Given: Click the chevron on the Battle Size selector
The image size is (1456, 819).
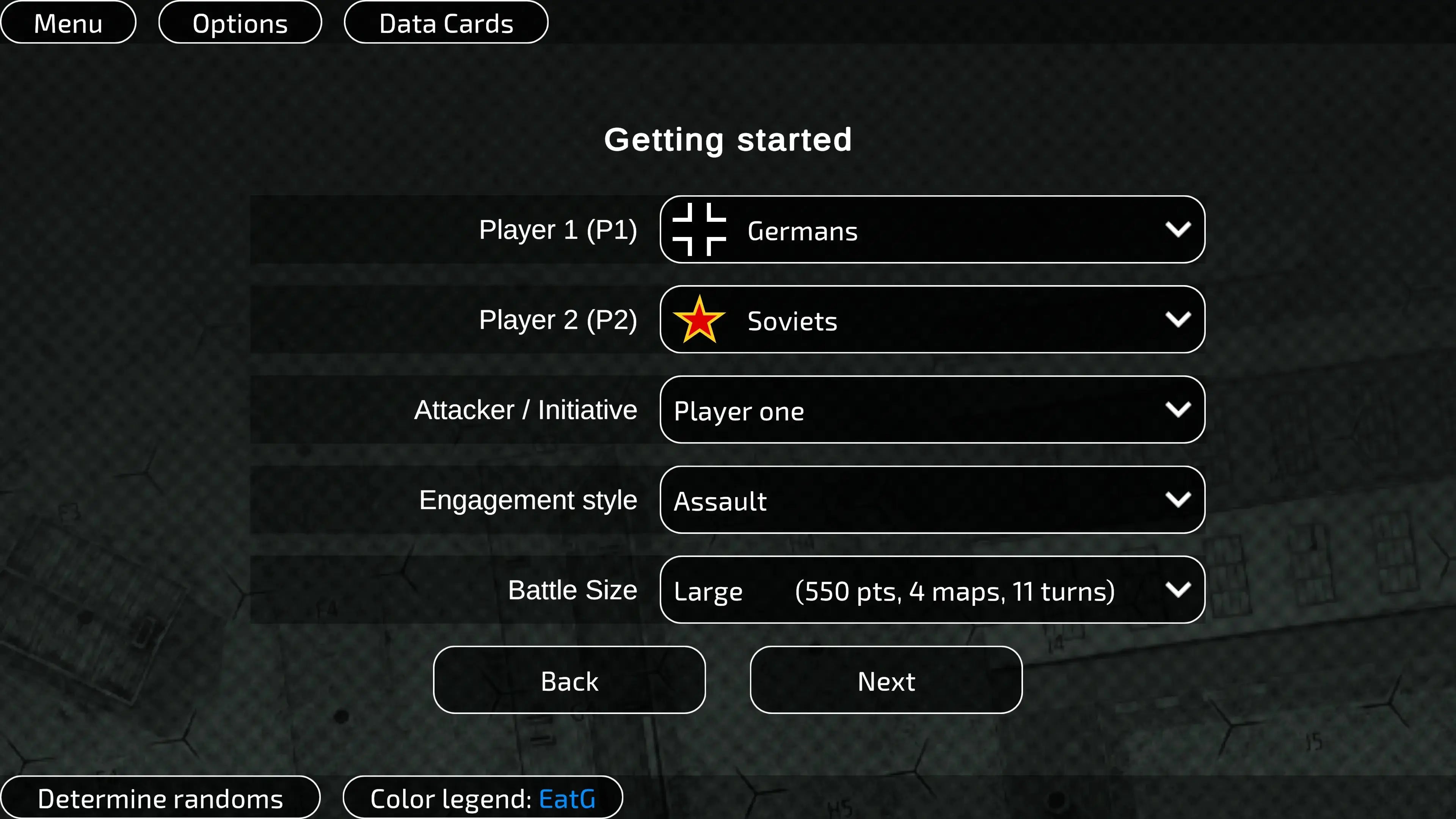Looking at the screenshot, I should point(1179,590).
